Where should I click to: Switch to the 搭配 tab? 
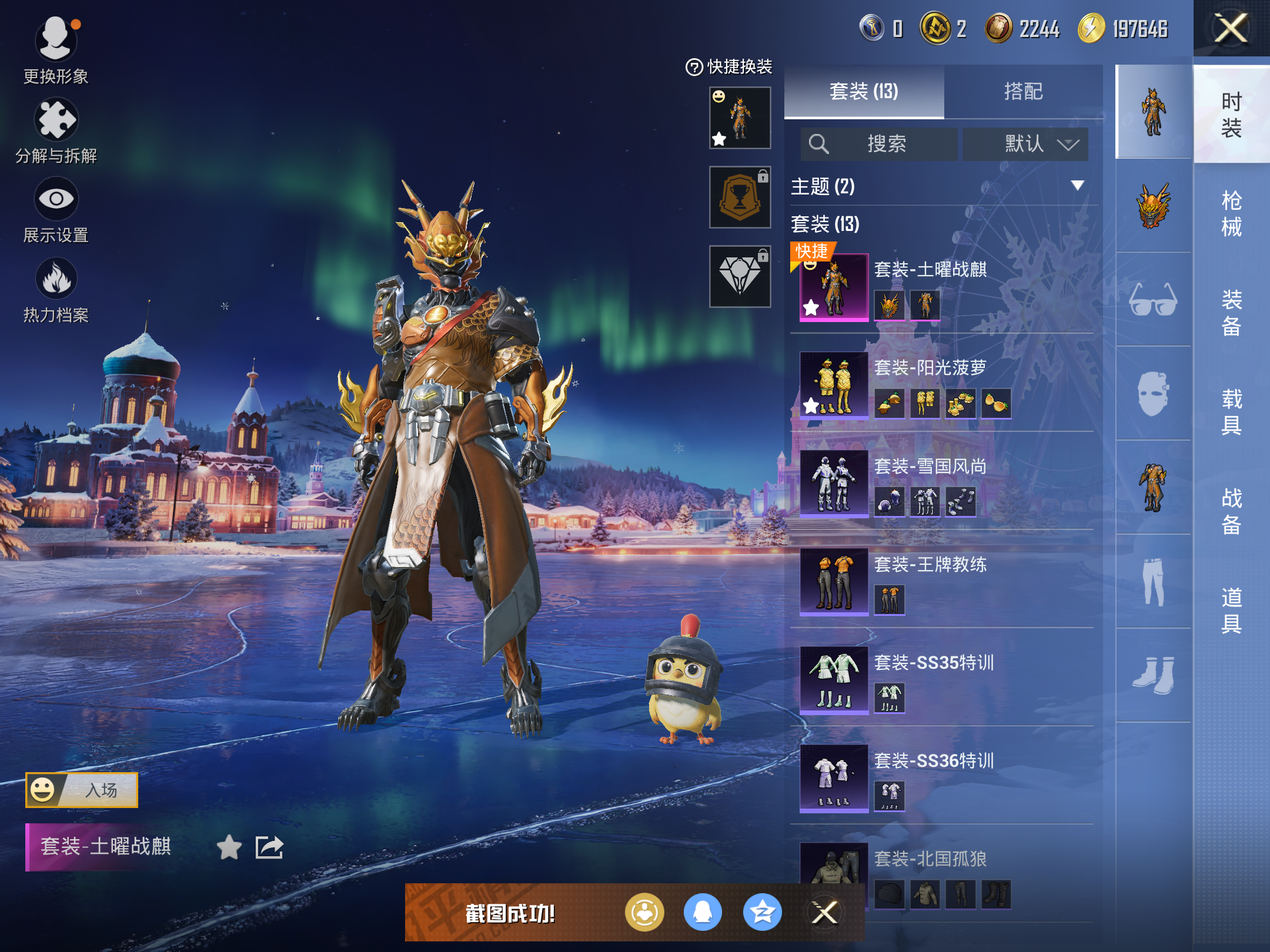click(x=1023, y=92)
